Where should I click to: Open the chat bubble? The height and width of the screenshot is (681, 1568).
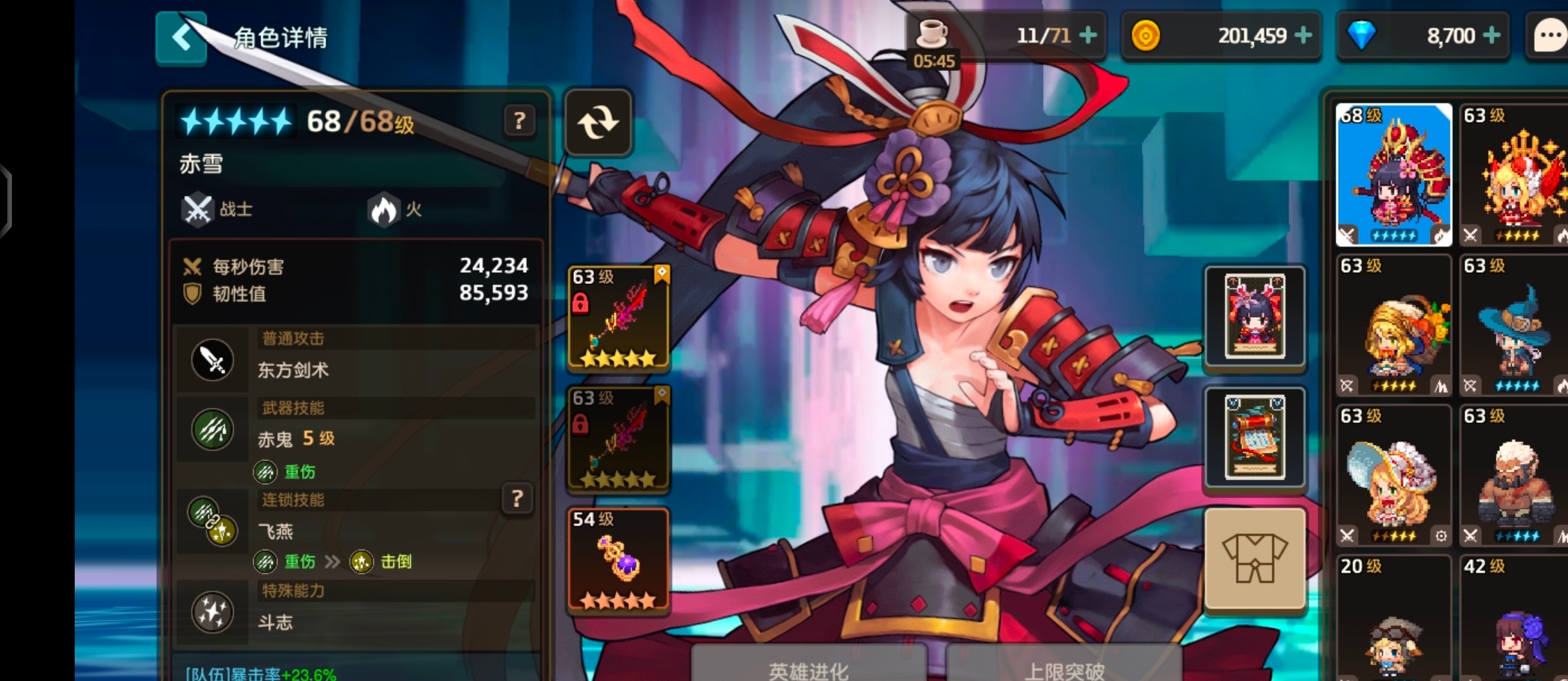(x=1549, y=36)
